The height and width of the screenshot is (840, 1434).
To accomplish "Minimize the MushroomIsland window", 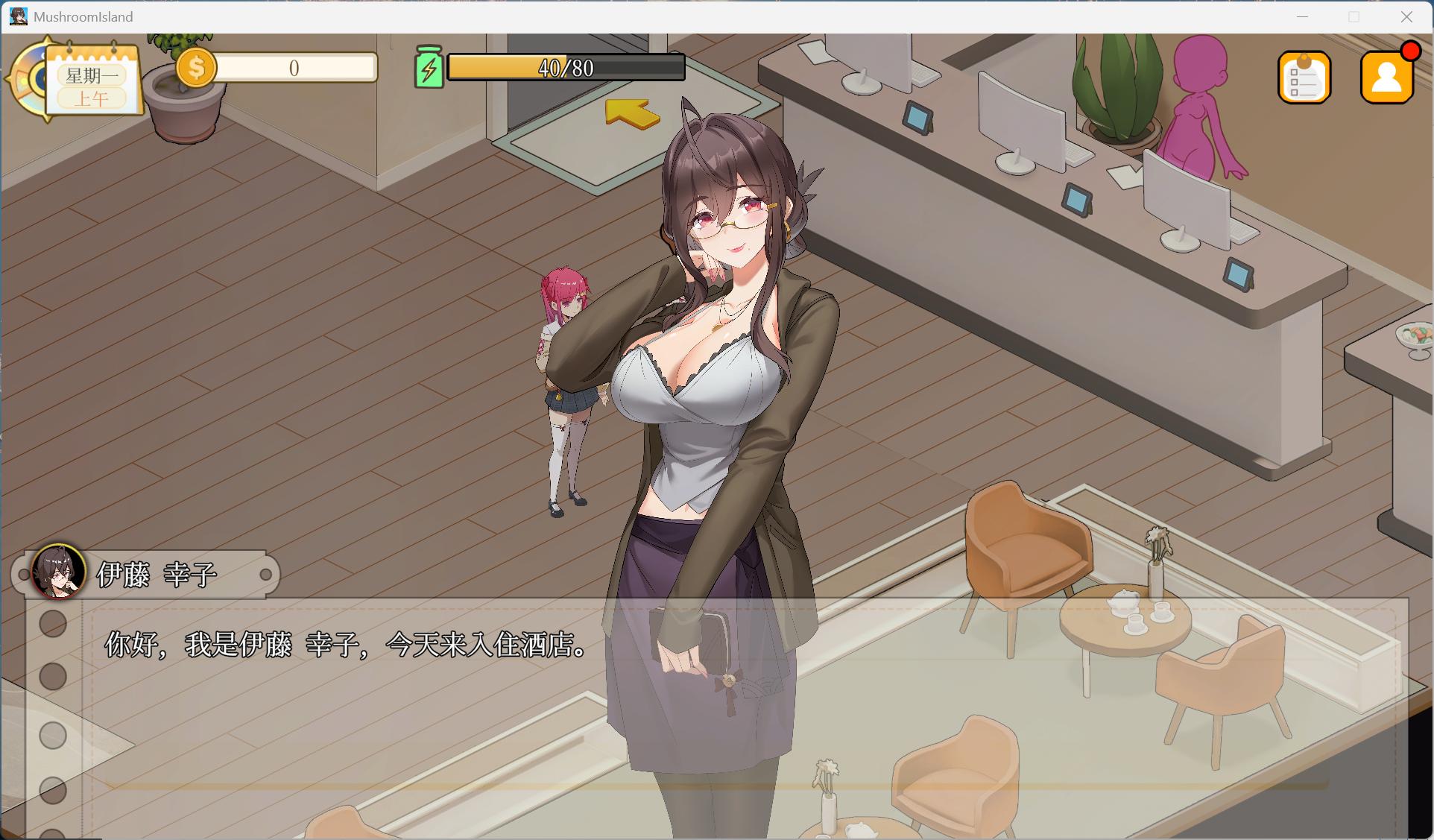I will (1302, 16).
